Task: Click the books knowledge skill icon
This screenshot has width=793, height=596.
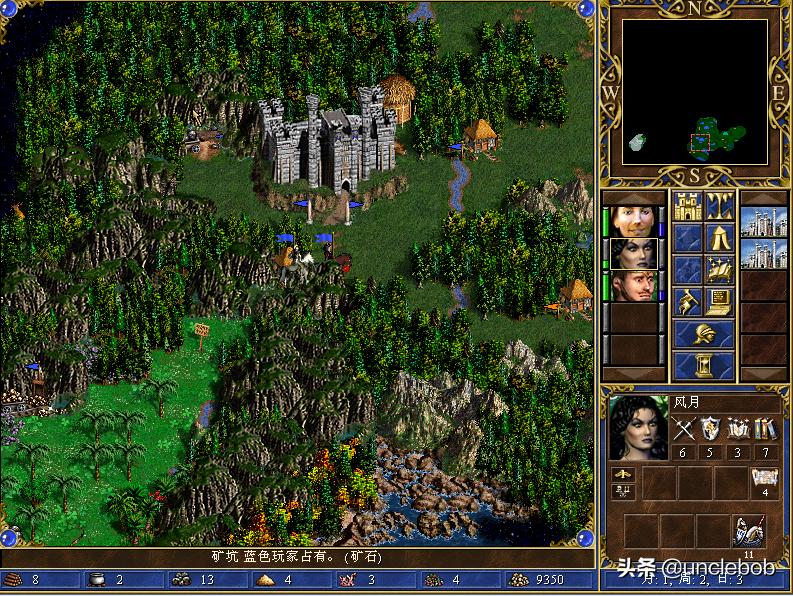Action: pyautogui.click(x=766, y=430)
